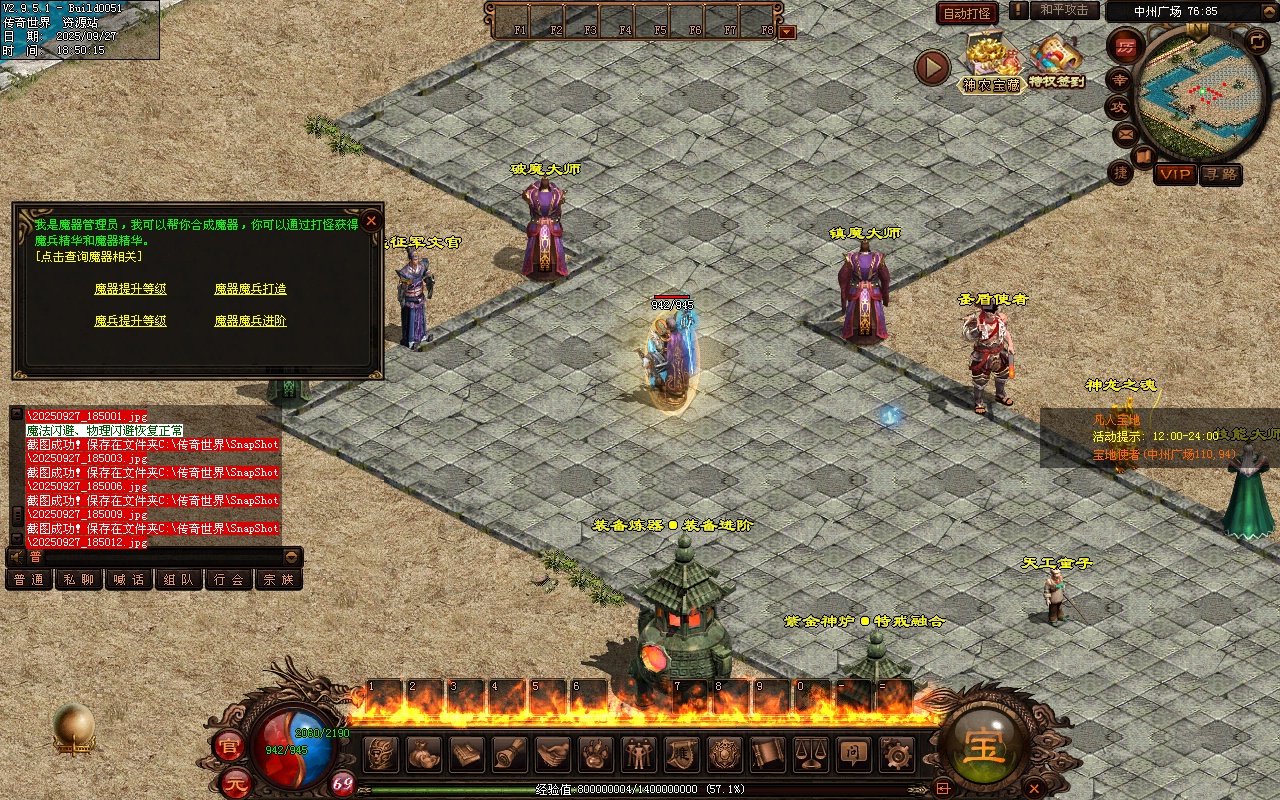Select the 组队 team chat tab
Image resolution: width=1280 pixels, height=800 pixels.
tap(179, 579)
